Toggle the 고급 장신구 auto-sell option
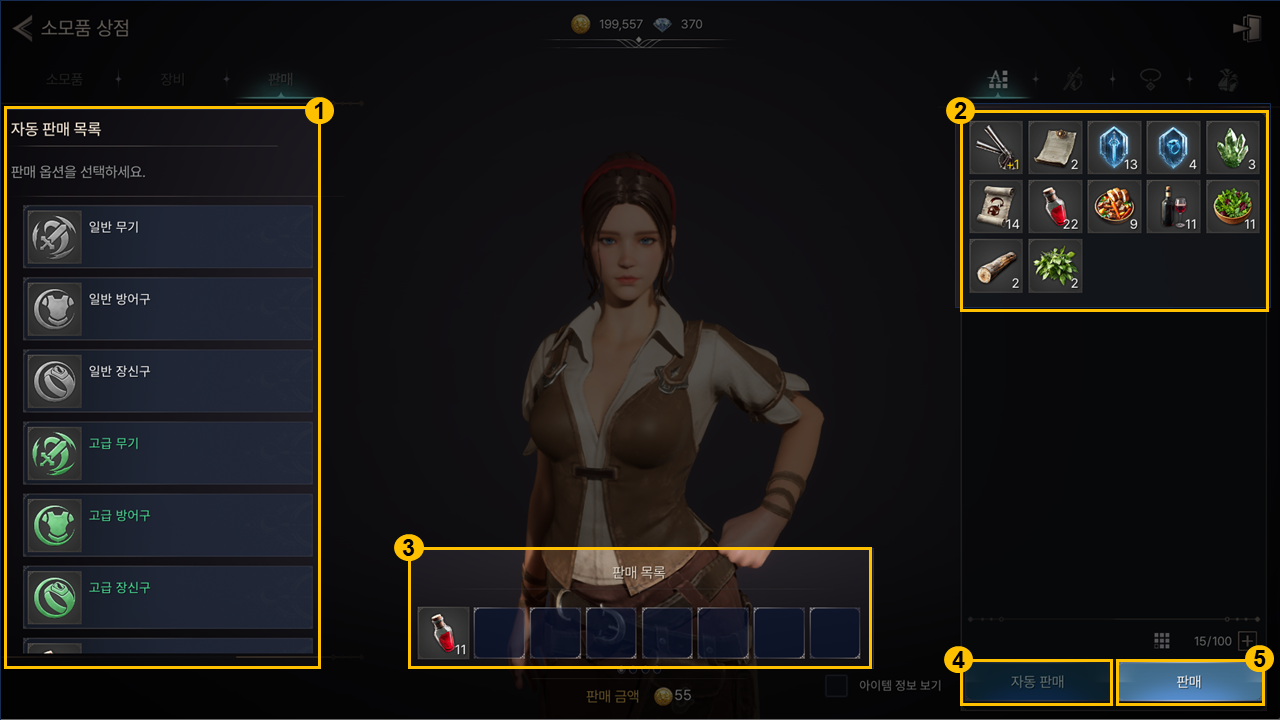Viewport: 1280px width, 720px height. [168, 595]
